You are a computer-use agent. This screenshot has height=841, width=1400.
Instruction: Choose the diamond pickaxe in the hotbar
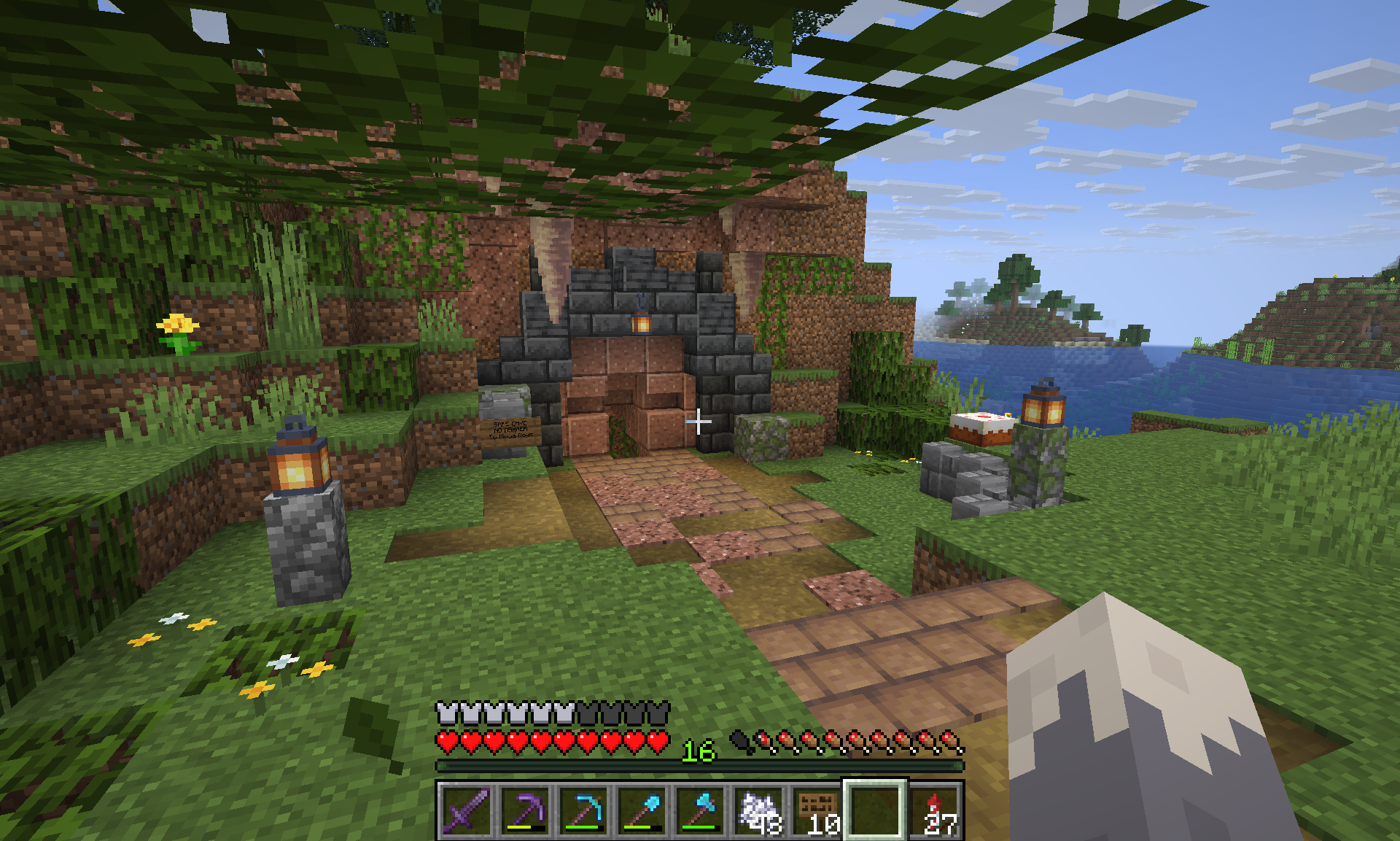tap(583, 810)
